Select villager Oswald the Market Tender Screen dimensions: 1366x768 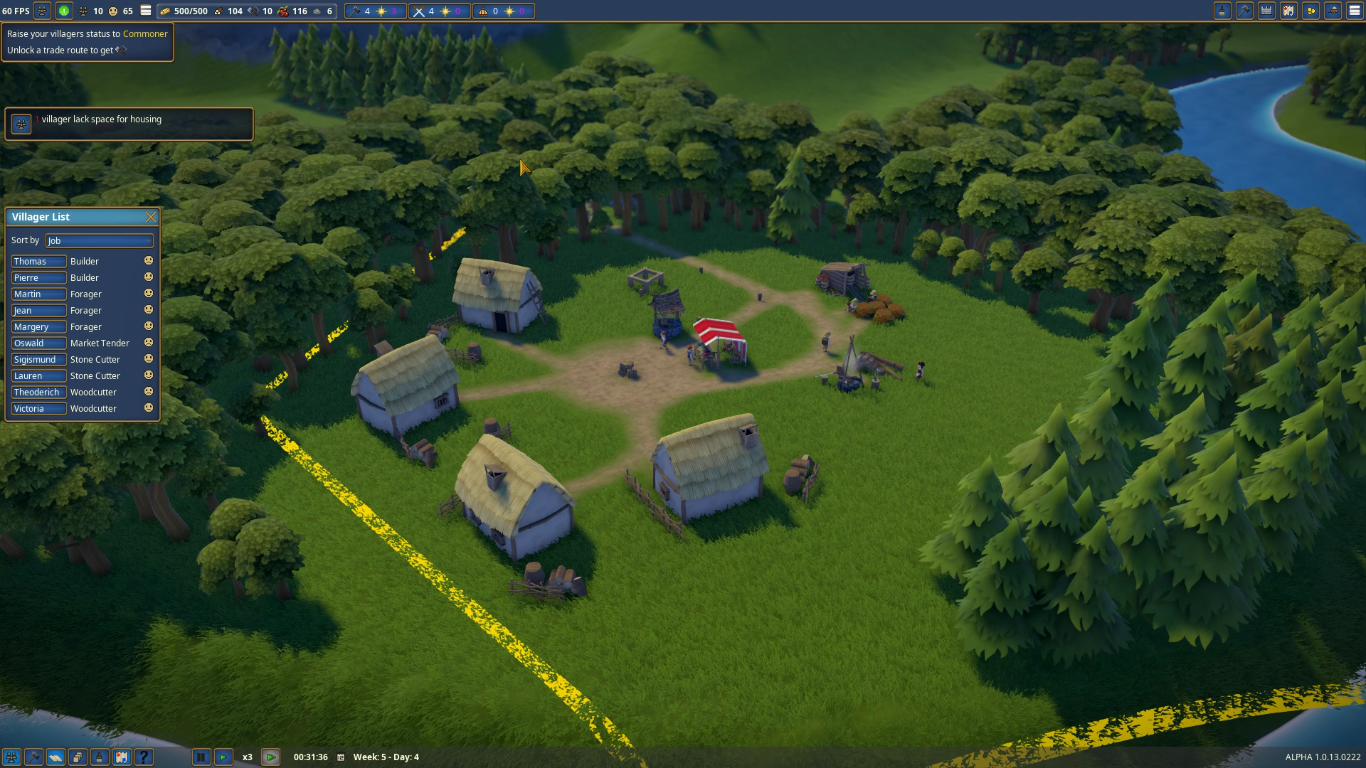[39, 344]
